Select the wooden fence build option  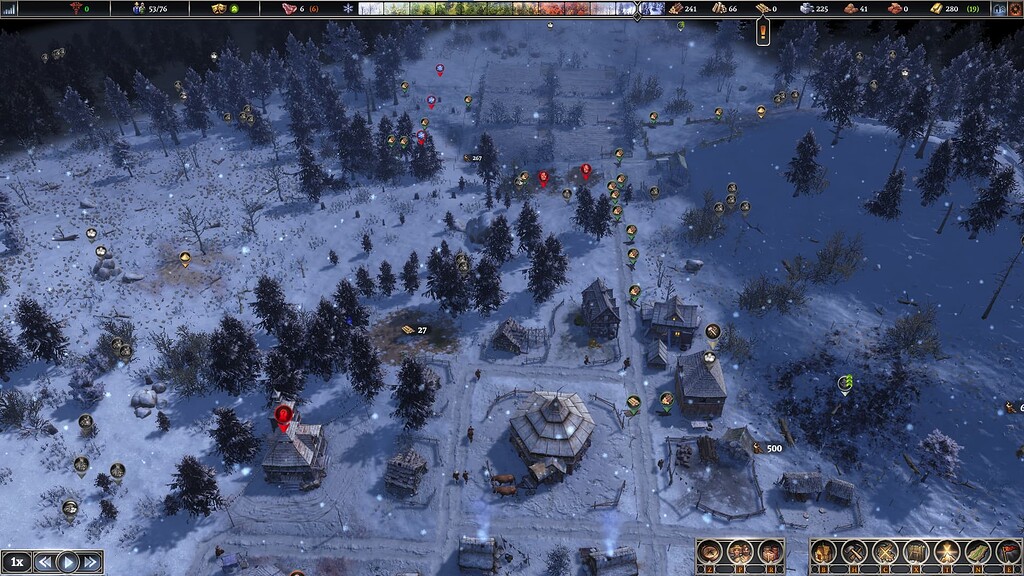tap(916, 551)
